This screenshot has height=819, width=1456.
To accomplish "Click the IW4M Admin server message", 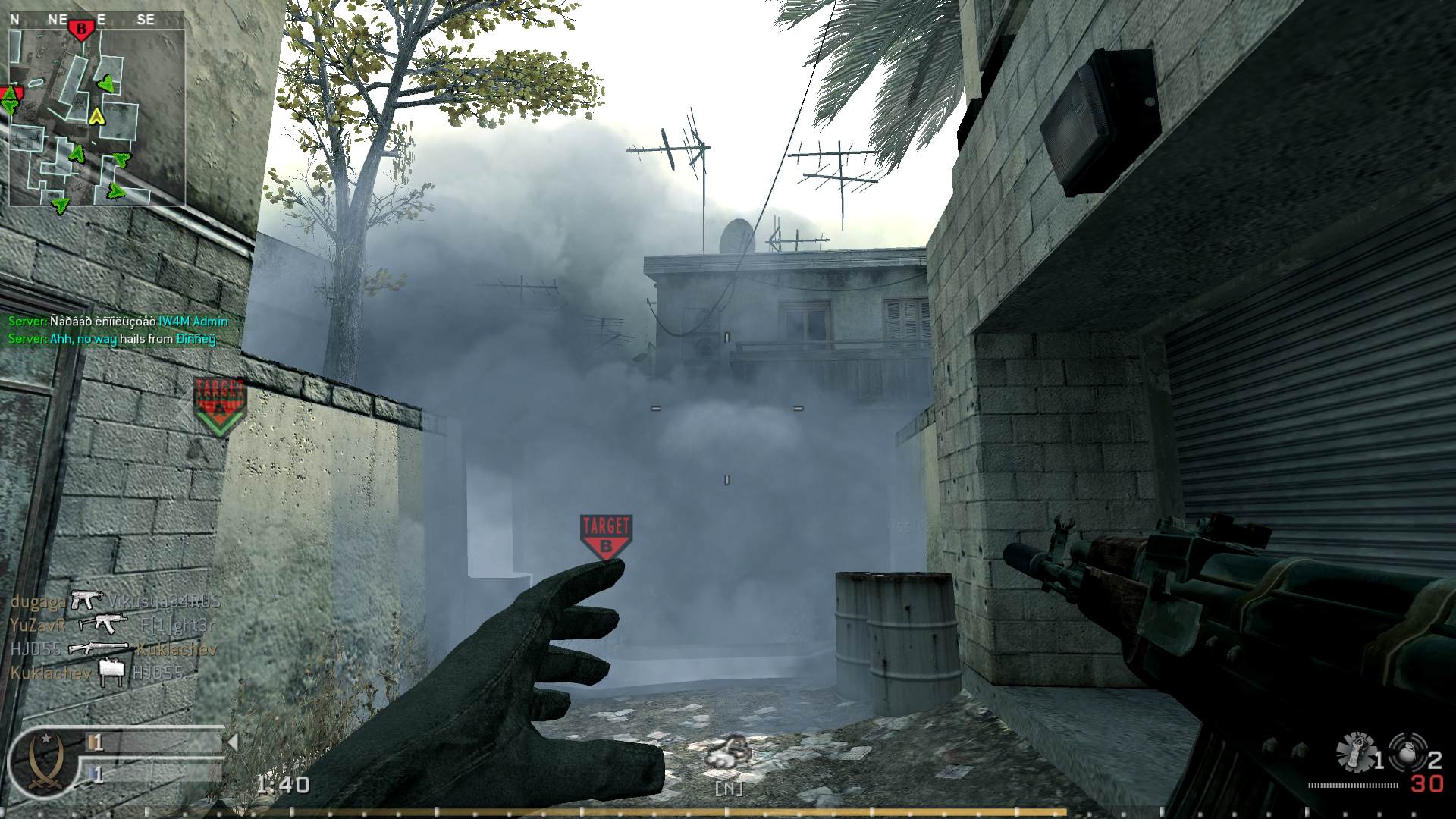I will (x=118, y=321).
